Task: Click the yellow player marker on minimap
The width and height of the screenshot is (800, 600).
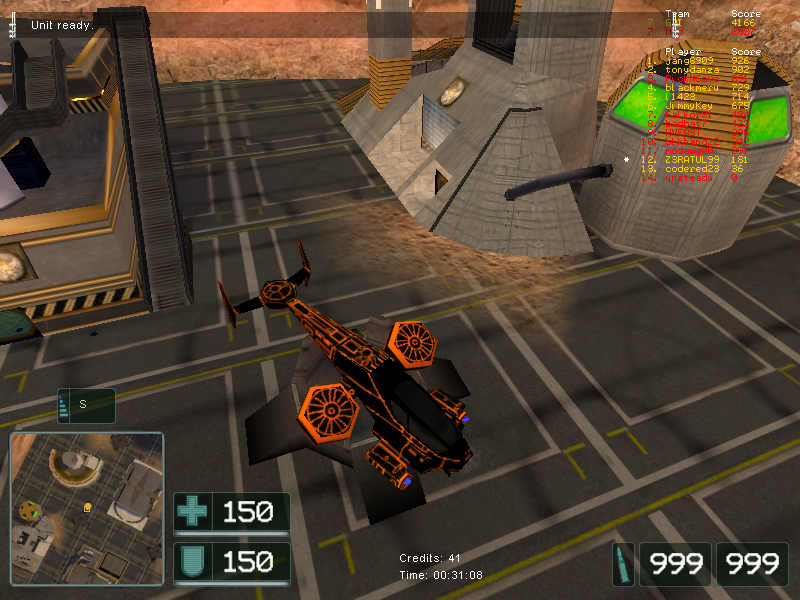Action: [87, 508]
